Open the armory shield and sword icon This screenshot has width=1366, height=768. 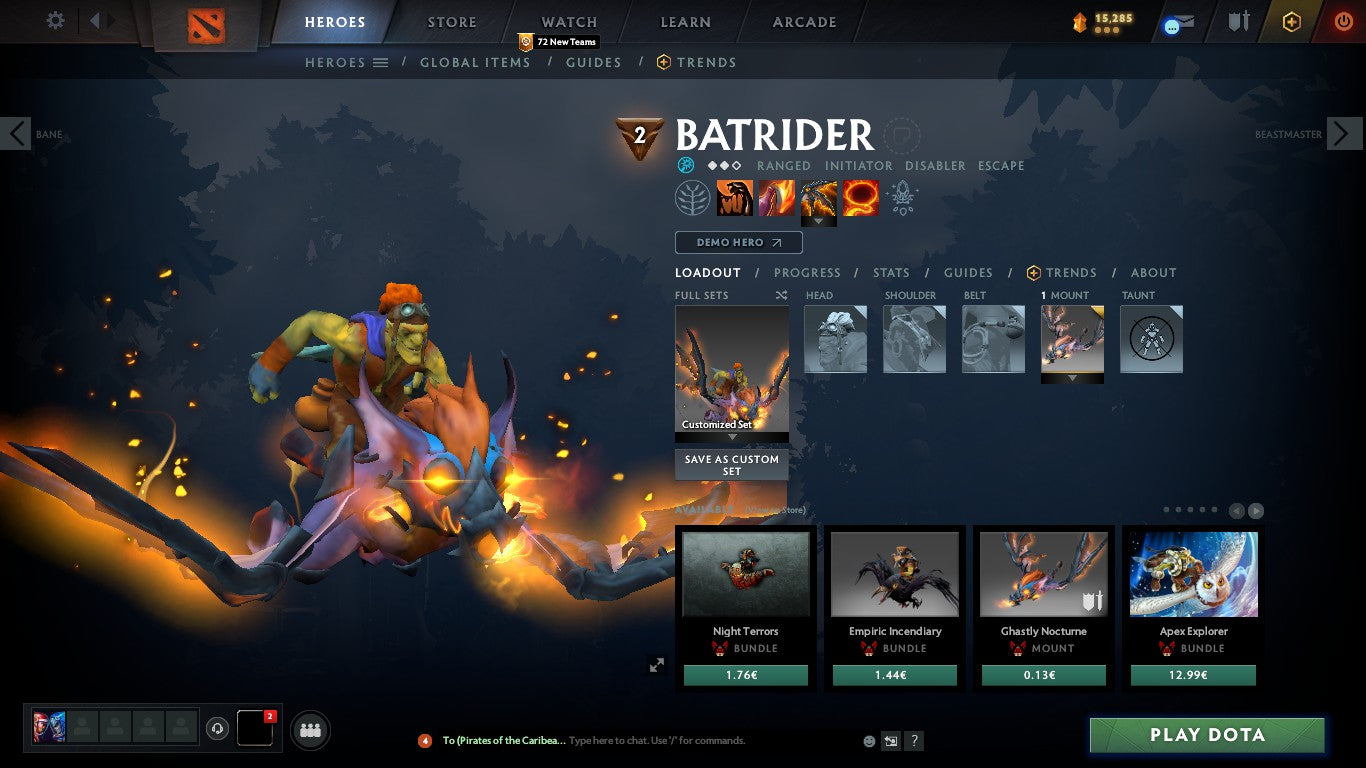pos(1239,22)
